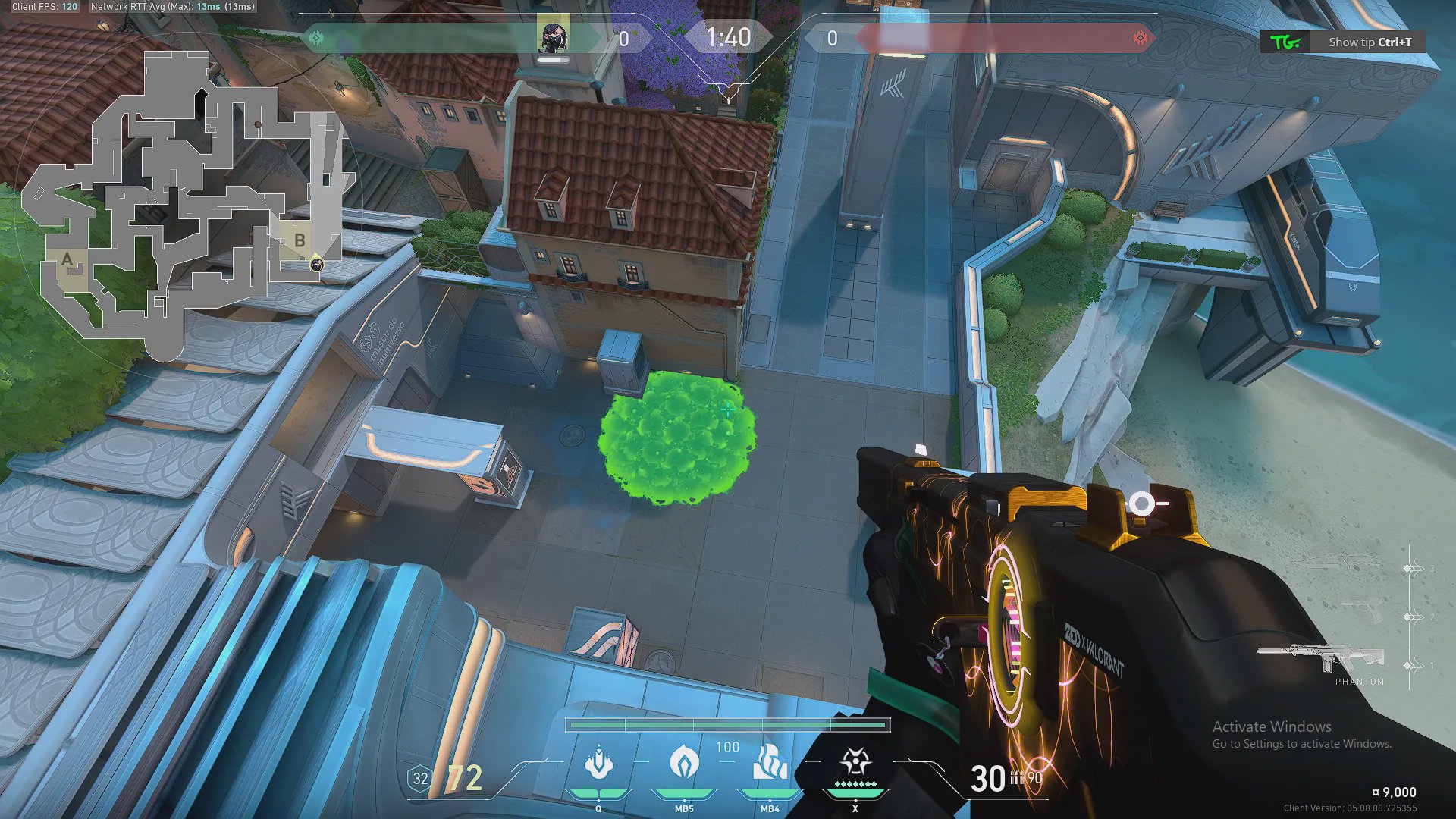
Task: Activate the Snake Bite ability icon
Action: pyautogui.click(x=598, y=761)
